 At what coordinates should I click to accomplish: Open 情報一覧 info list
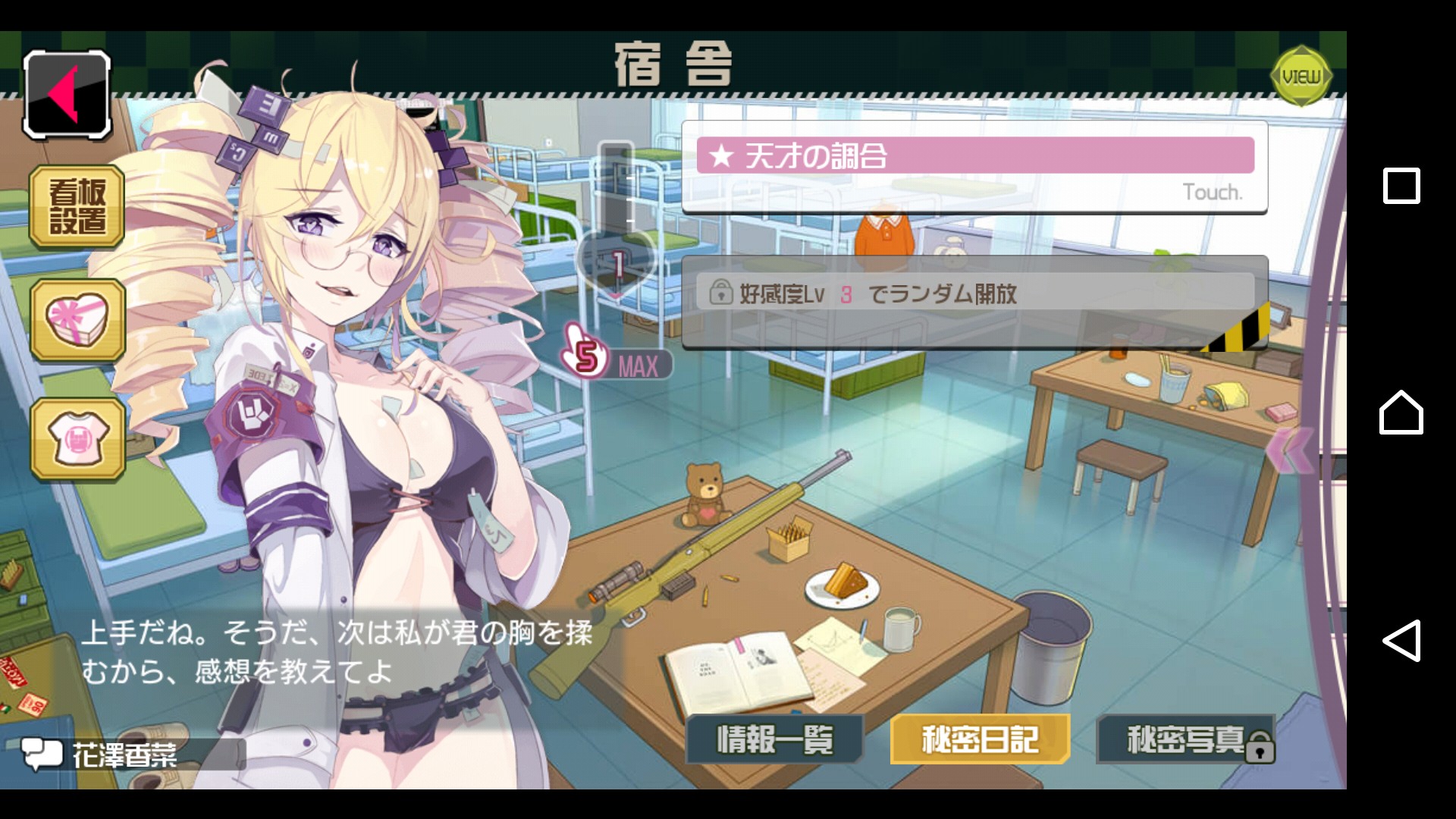(775, 739)
